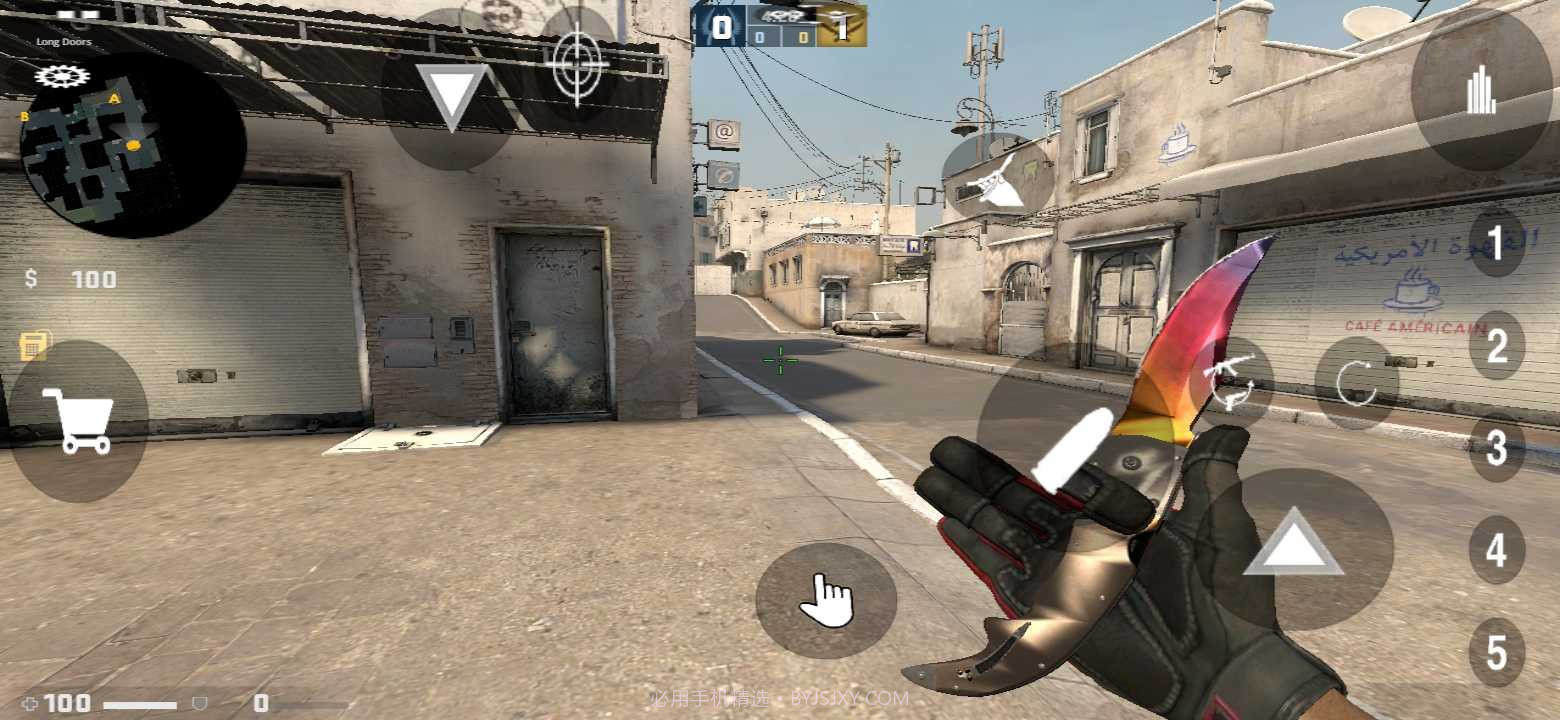The height and width of the screenshot is (720, 1560).
Task: Switch to weapon slot 5
Action: tap(1496, 653)
